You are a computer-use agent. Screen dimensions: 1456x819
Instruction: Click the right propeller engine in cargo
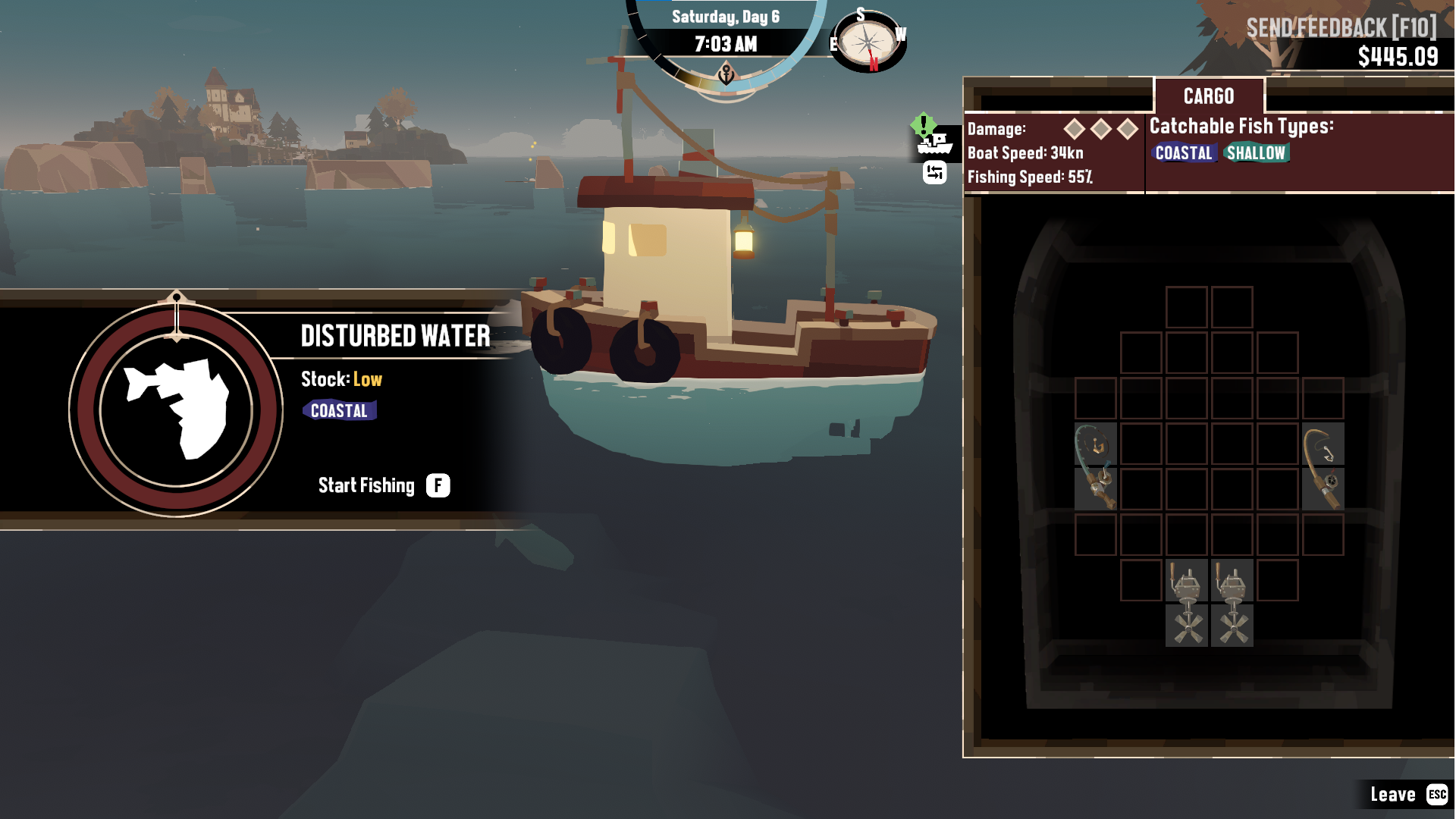[x=1233, y=603]
